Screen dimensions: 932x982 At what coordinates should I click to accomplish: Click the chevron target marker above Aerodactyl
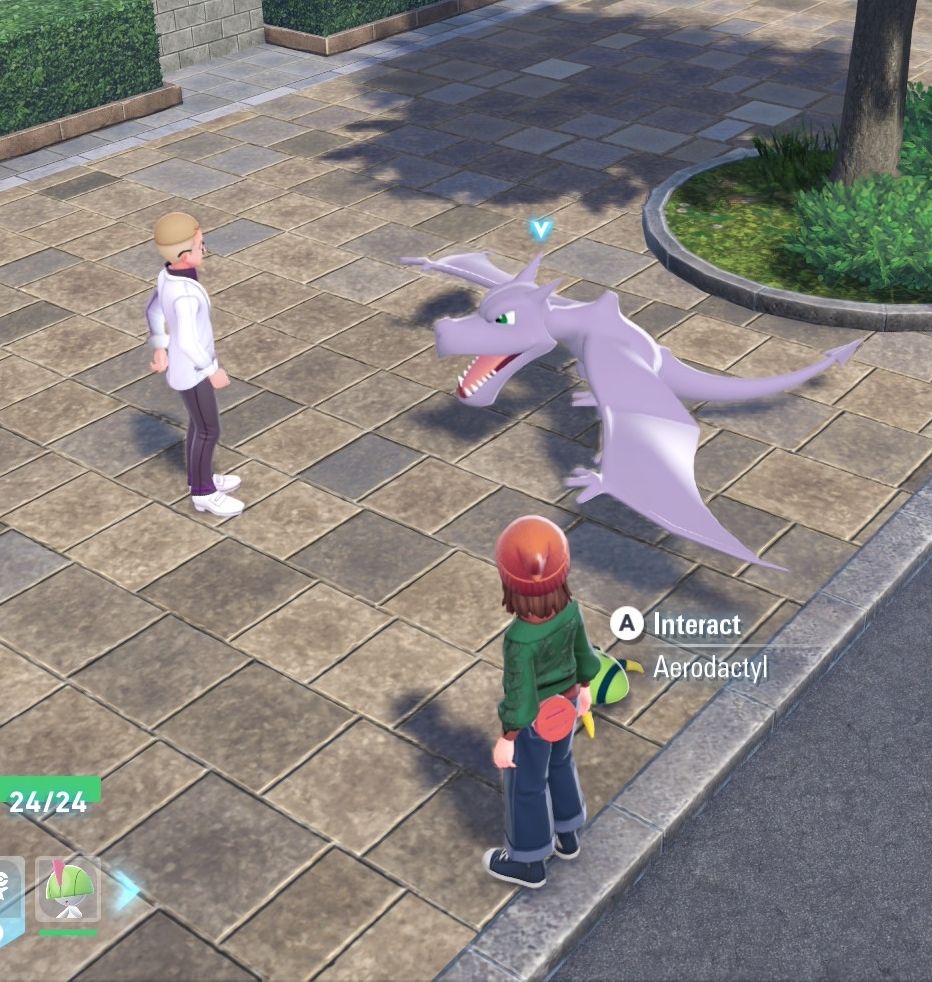pyautogui.click(x=541, y=230)
